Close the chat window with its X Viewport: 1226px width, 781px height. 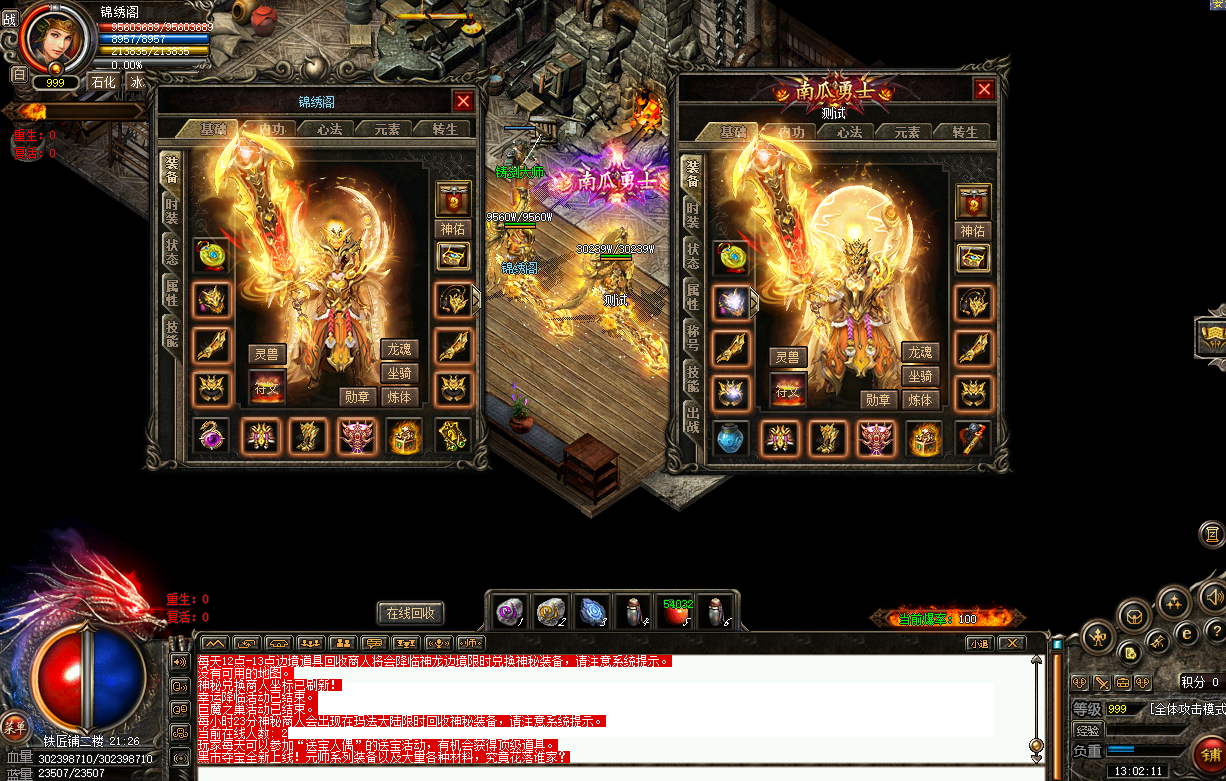(1011, 643)
